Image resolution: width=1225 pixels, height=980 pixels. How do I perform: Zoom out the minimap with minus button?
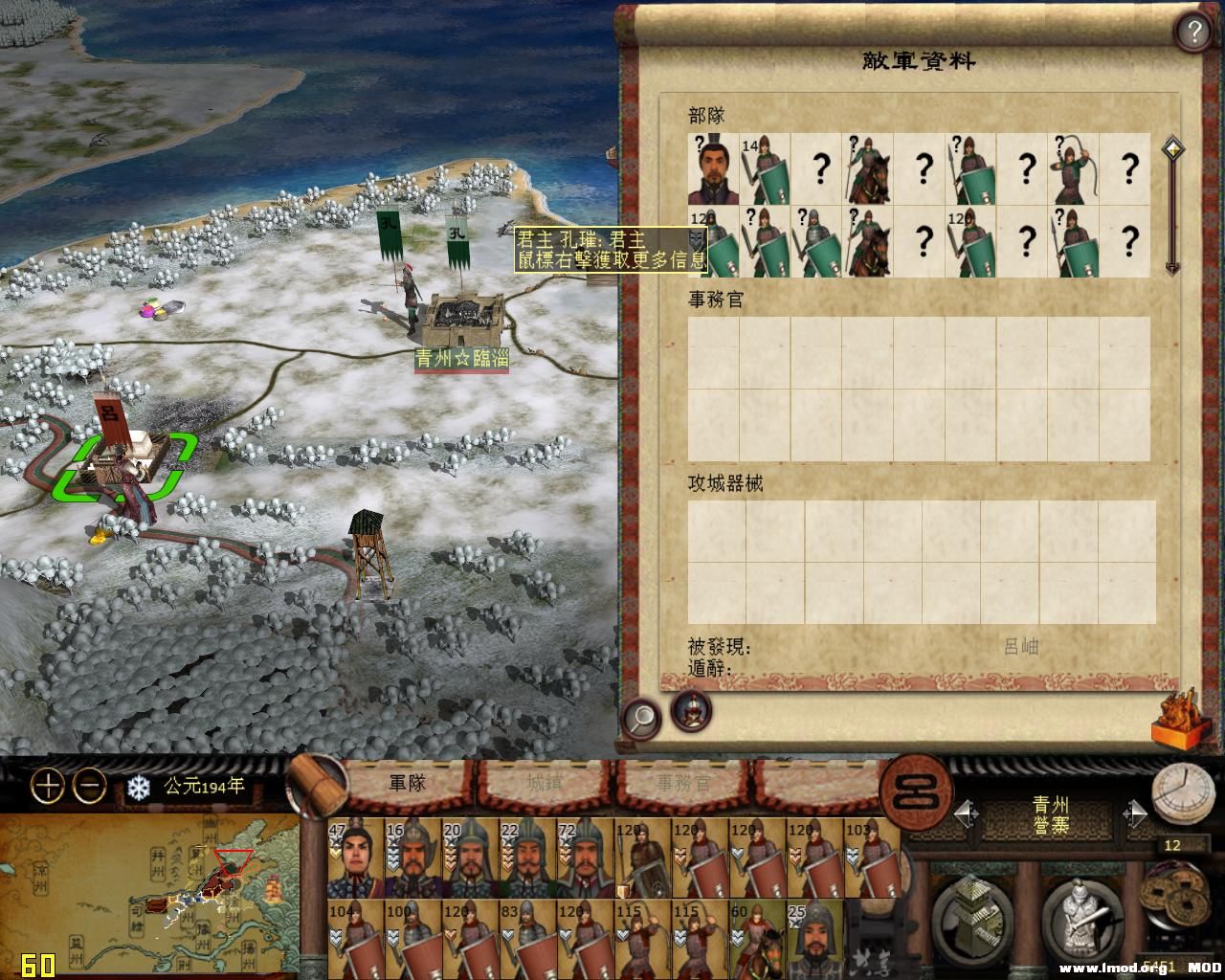pos(90,787)
